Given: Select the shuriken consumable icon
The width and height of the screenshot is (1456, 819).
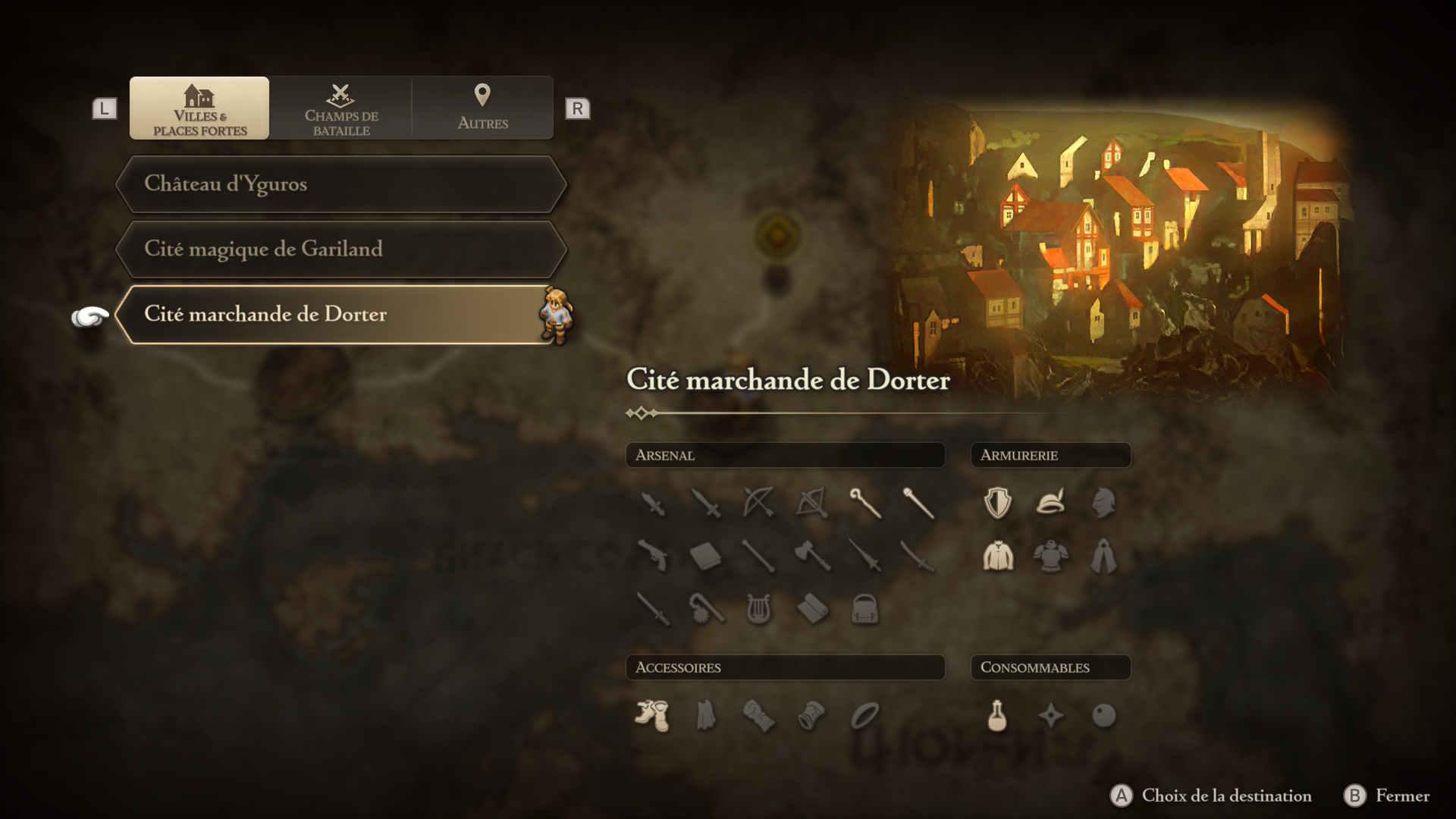Looking at the screenshot, I should pos(1051,716).
